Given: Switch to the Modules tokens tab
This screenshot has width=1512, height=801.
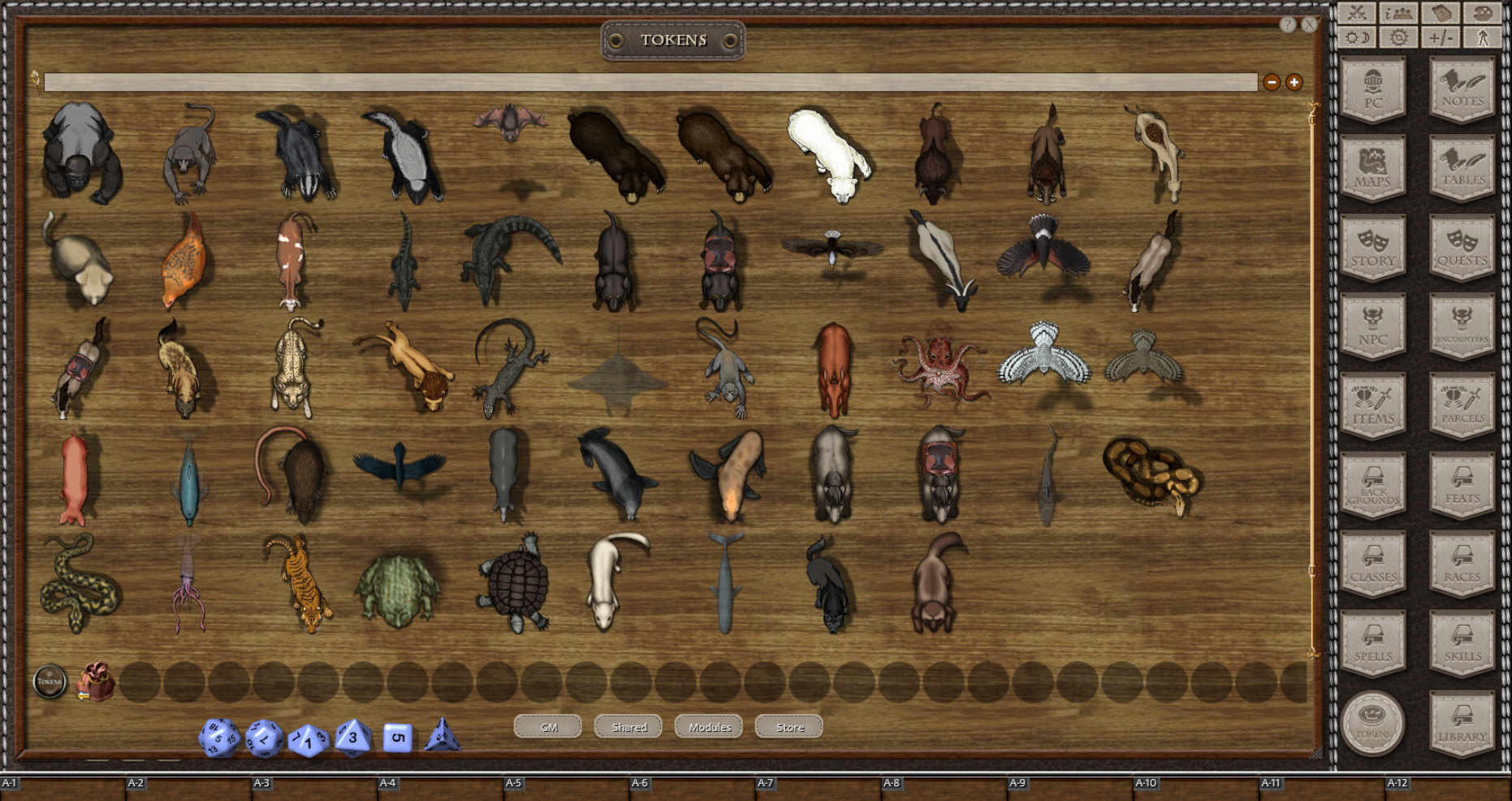Looking at the screenshot, I should coord(710,727).
